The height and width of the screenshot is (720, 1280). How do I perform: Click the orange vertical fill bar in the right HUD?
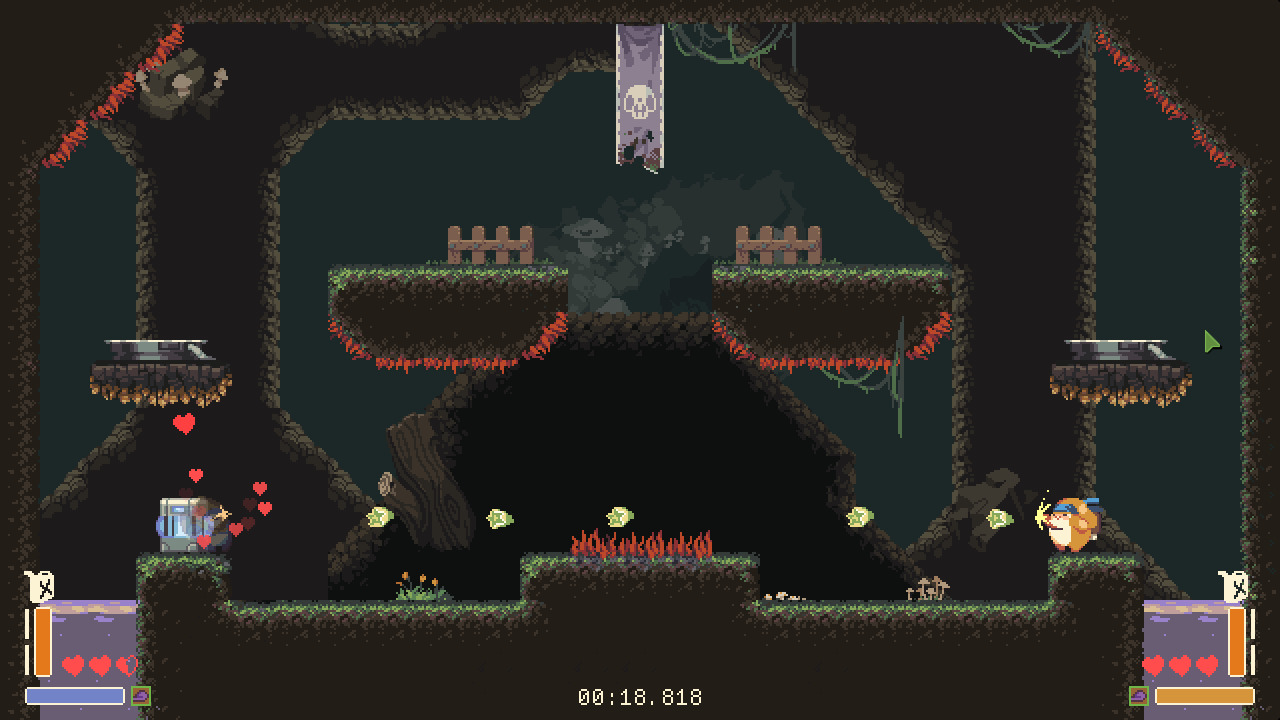point(1236,642)
